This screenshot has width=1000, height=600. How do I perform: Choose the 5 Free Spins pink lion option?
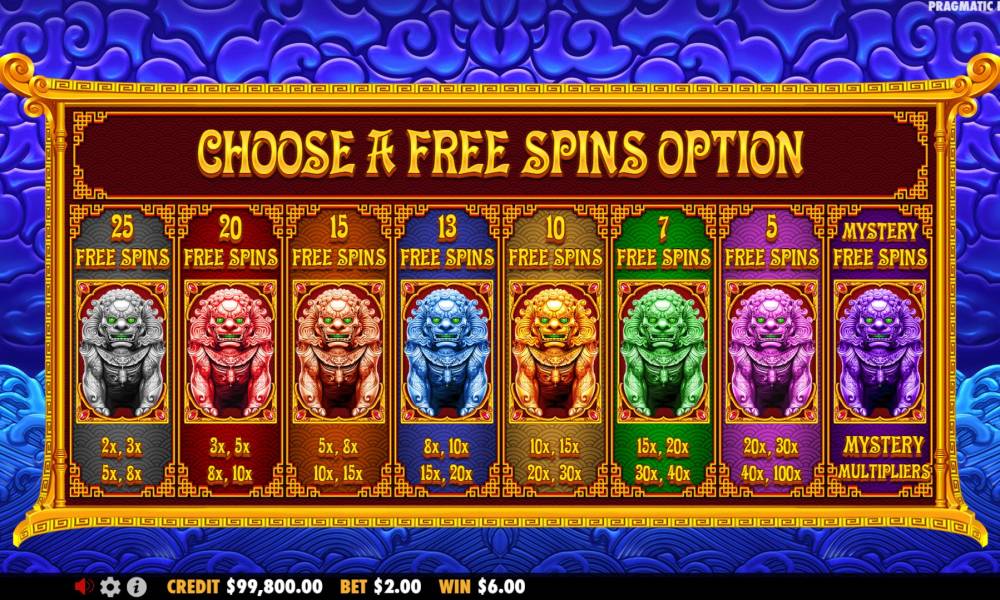(771, 350)
